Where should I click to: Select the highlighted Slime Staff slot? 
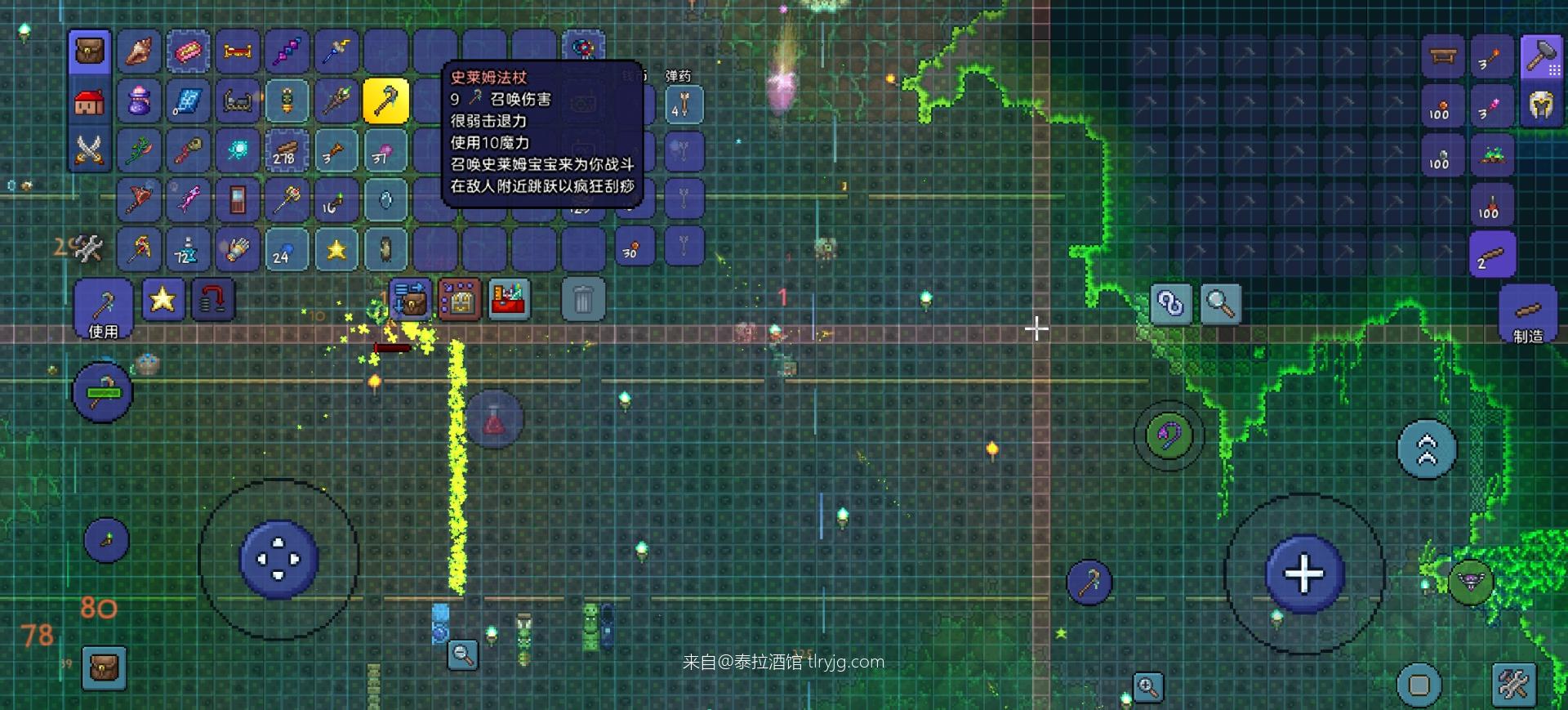386,101
